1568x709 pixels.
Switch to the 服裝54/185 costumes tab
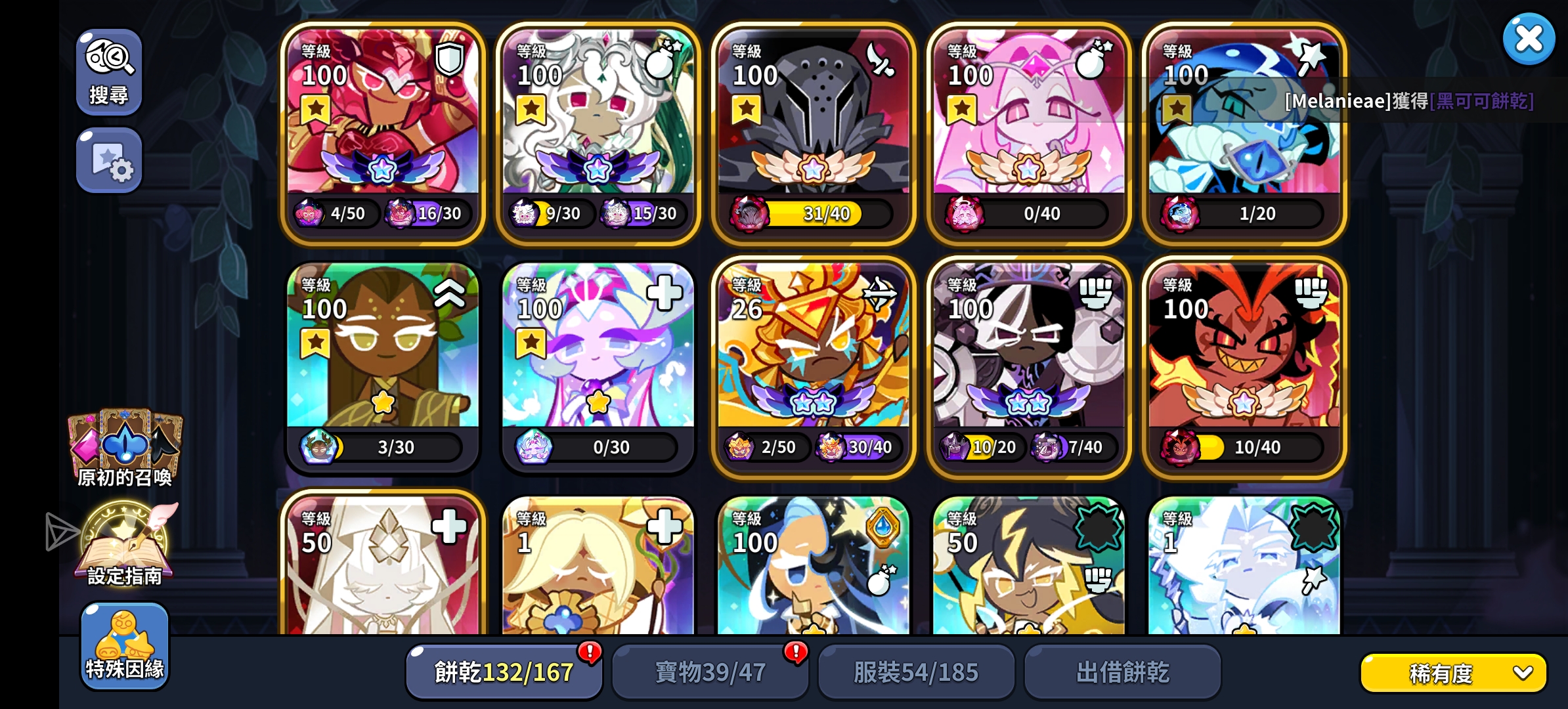916,671
